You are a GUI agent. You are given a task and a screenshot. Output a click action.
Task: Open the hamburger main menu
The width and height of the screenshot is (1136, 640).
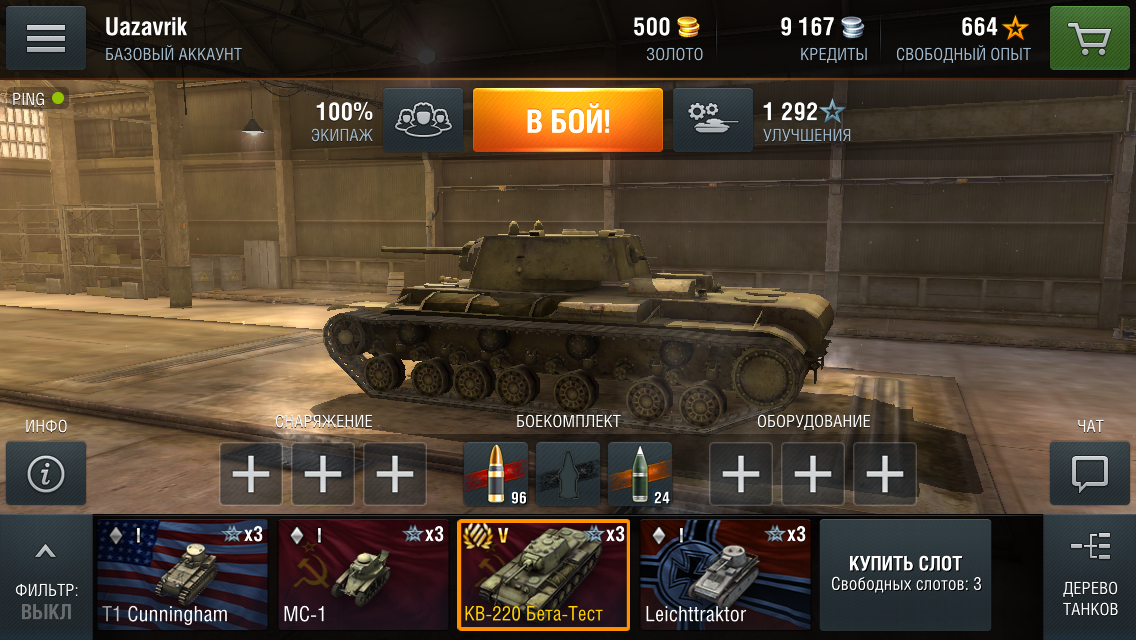tap(46, 38)
